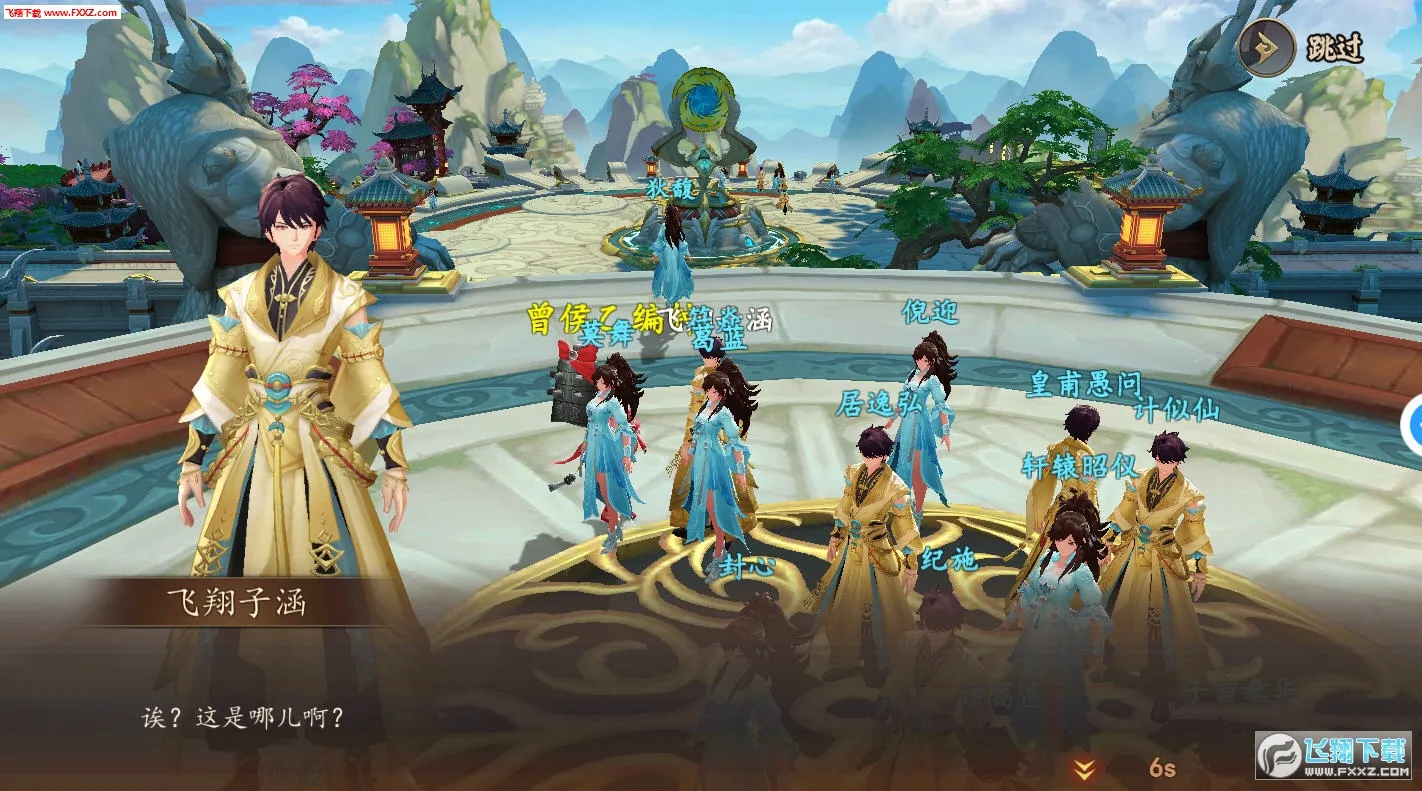Screen dimensions: 1422x791
Task: Open the blue floating circle icon
Action: click(x=1414, y=427)
